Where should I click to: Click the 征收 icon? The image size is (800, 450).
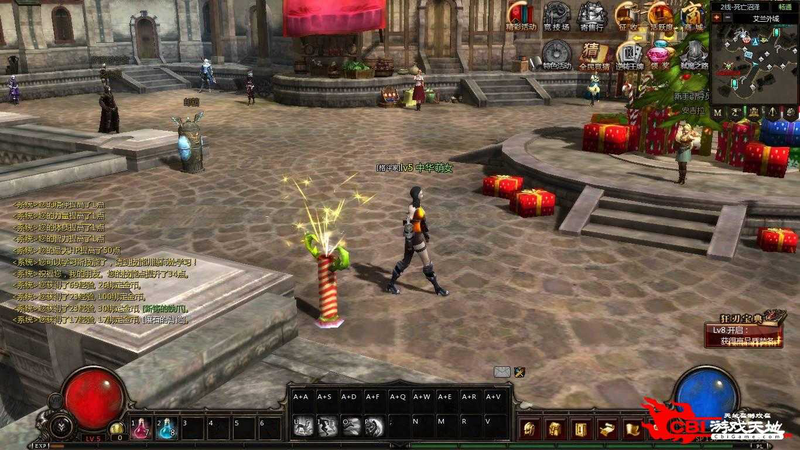627,15
